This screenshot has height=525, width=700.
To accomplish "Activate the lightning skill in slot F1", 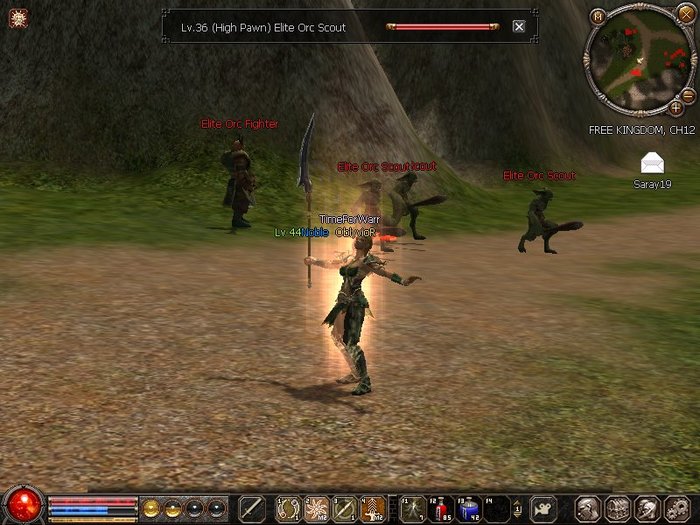I will pyautogui.click(x=412, y=508).
